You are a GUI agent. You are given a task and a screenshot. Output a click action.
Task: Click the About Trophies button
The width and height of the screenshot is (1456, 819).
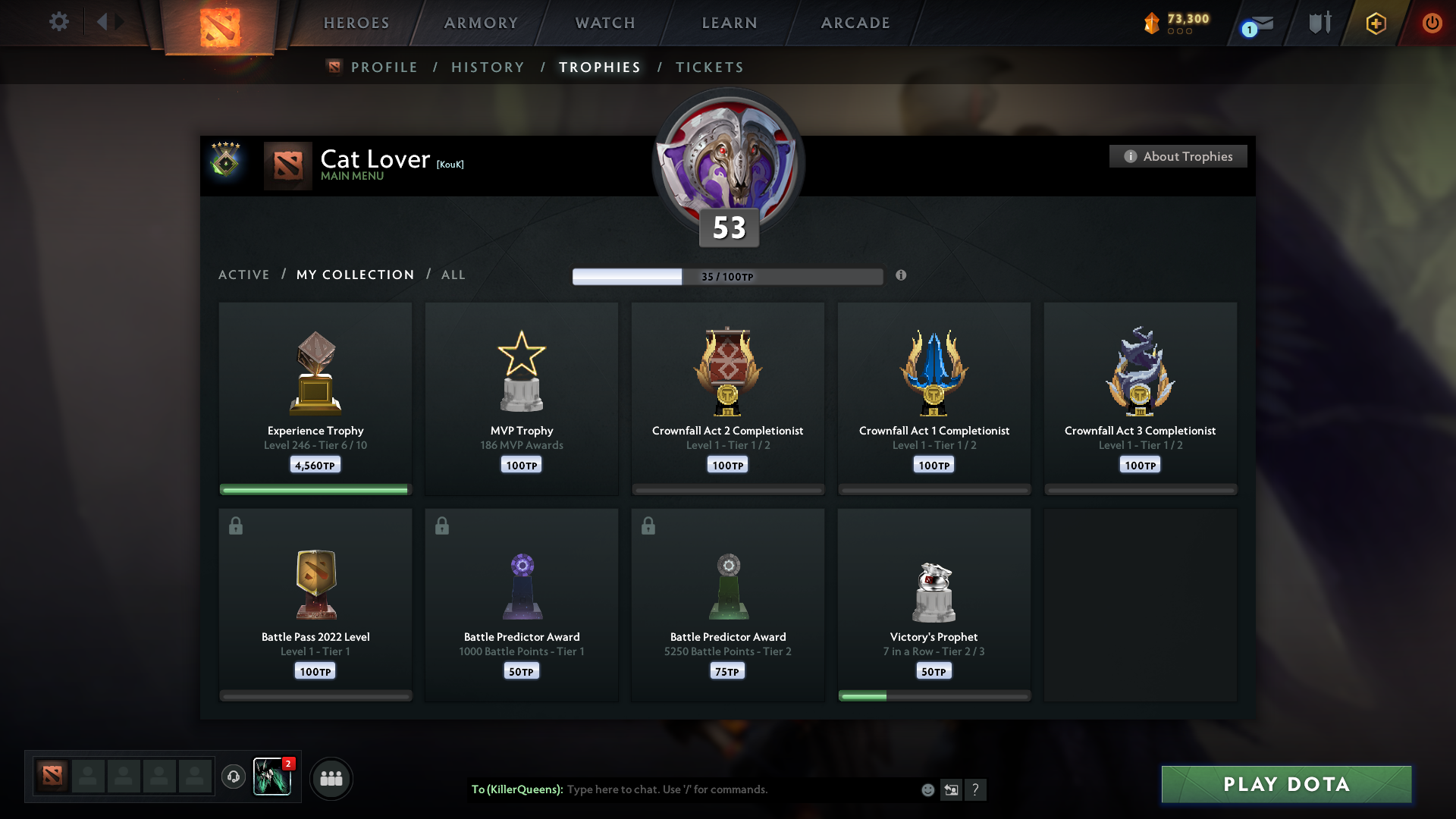click(1178, 156)
